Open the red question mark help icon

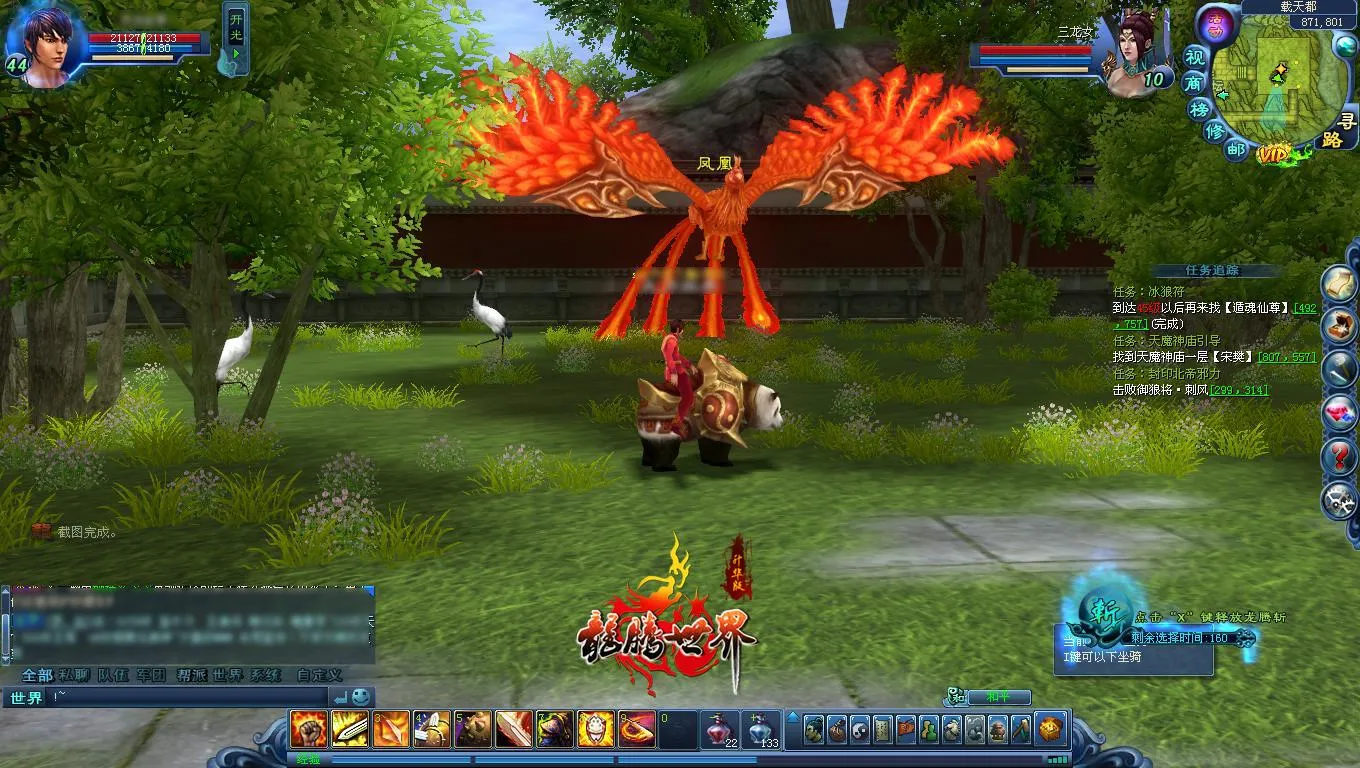1339,458
